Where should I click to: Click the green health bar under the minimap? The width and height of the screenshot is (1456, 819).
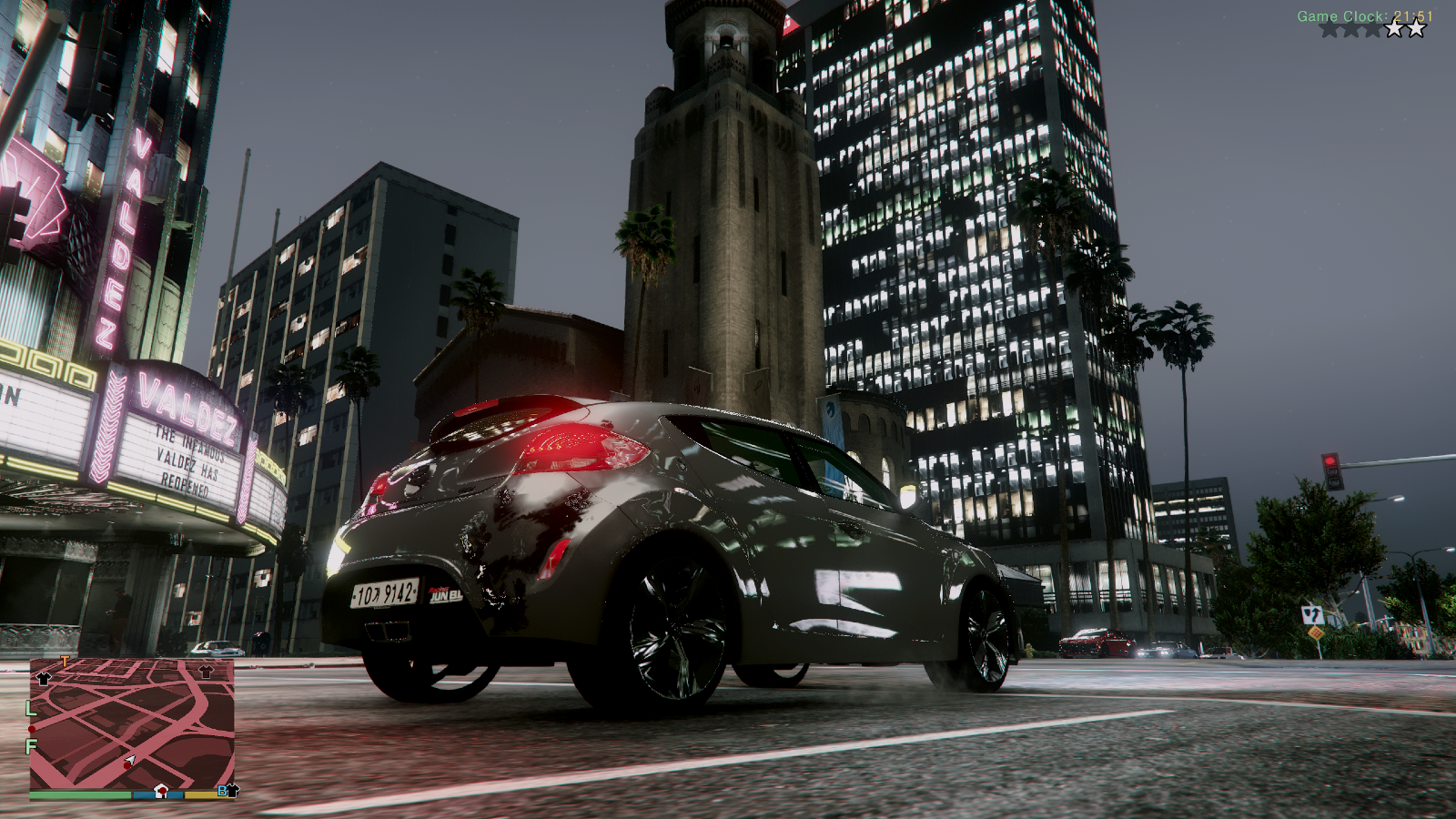tap(78, 797)
